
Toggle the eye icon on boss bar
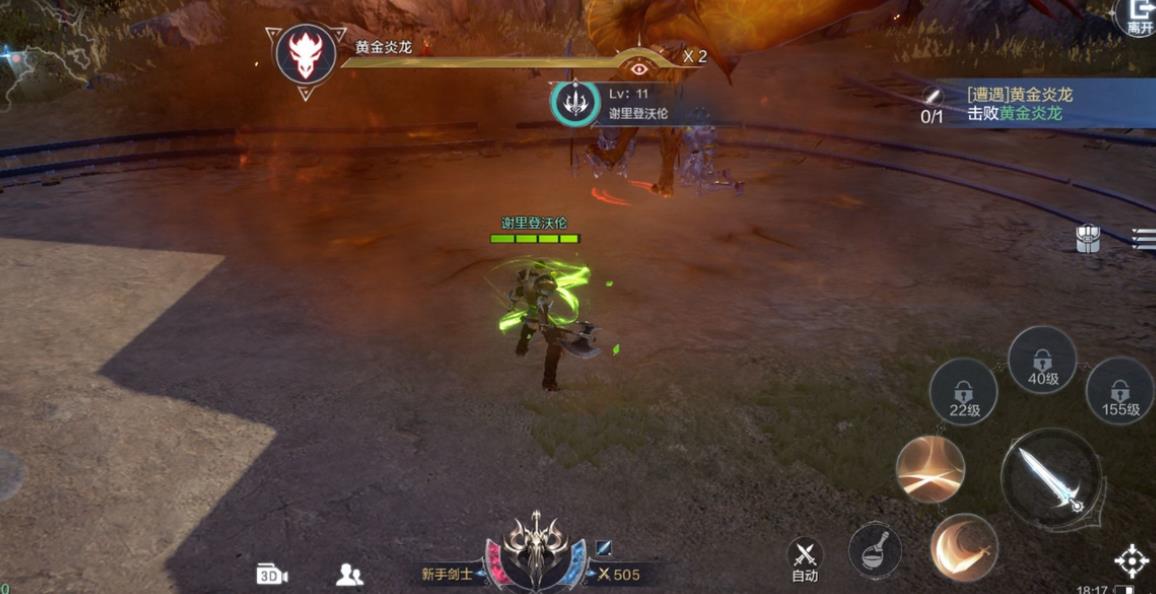[639, 68]
